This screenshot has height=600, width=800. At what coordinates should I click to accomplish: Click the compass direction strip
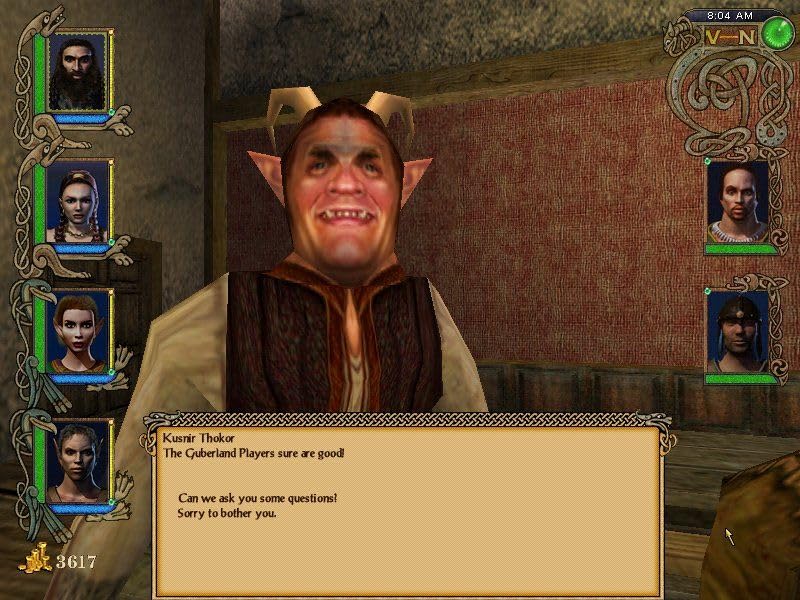click(730, 37)
